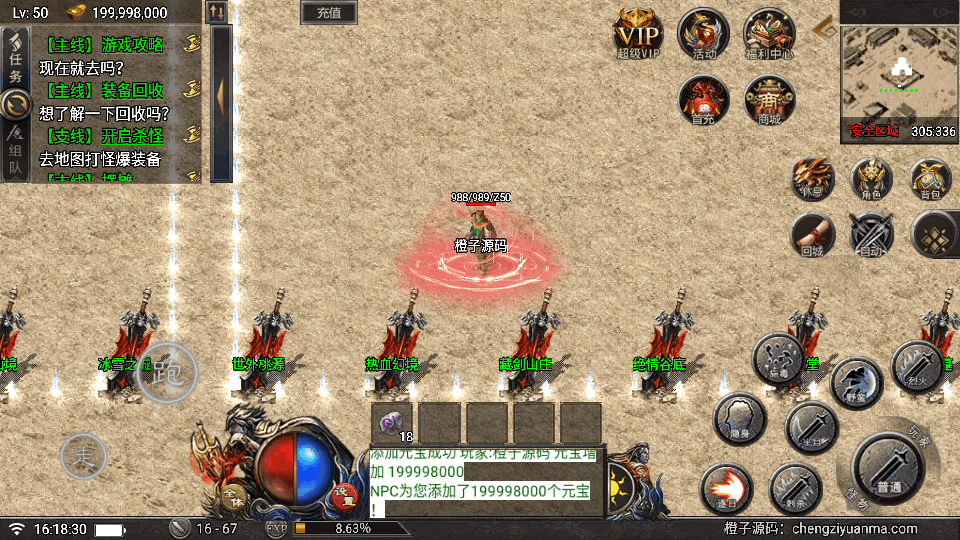The height and width of the screenshot is (540, 960).
Task: Open the 首充 first recharge offer
Action: (x=703, y=100)
